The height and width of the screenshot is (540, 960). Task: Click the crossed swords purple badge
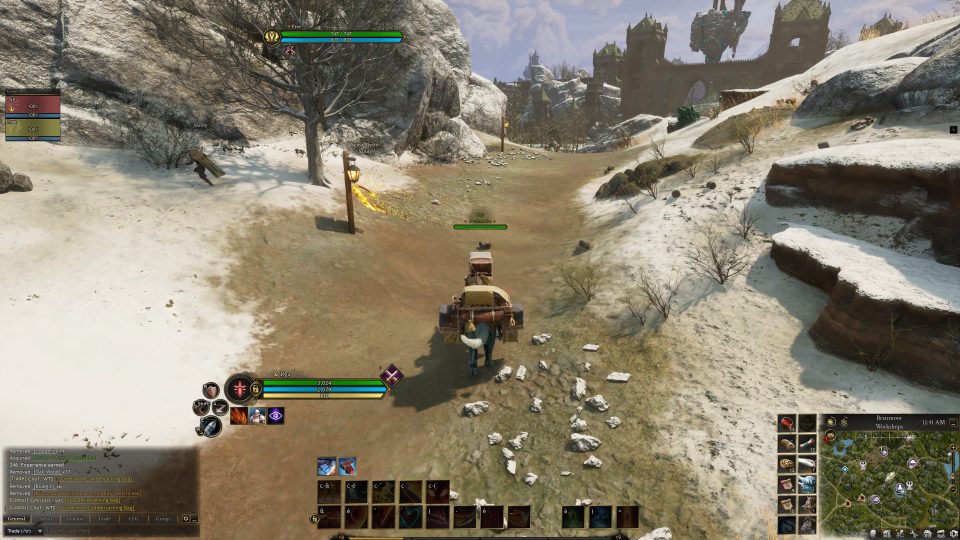pos(391,376)
